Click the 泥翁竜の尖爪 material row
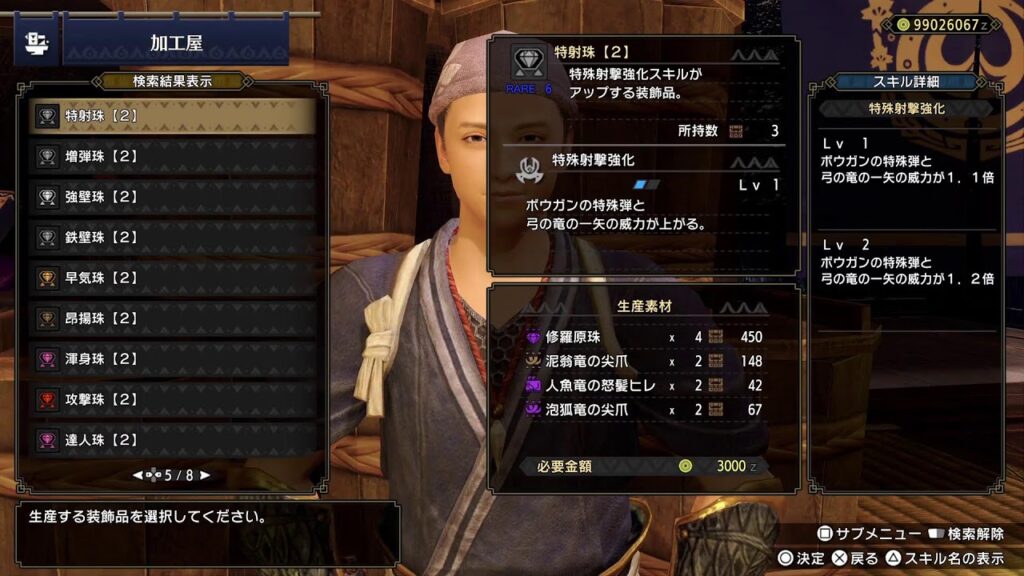The image size is (1024, 576). [640, 361]
